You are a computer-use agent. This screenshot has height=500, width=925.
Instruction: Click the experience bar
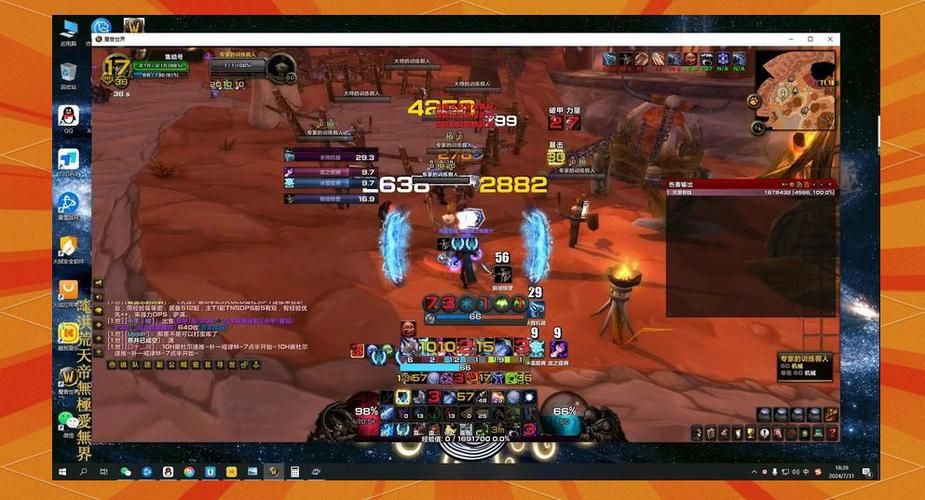(465, 438)
